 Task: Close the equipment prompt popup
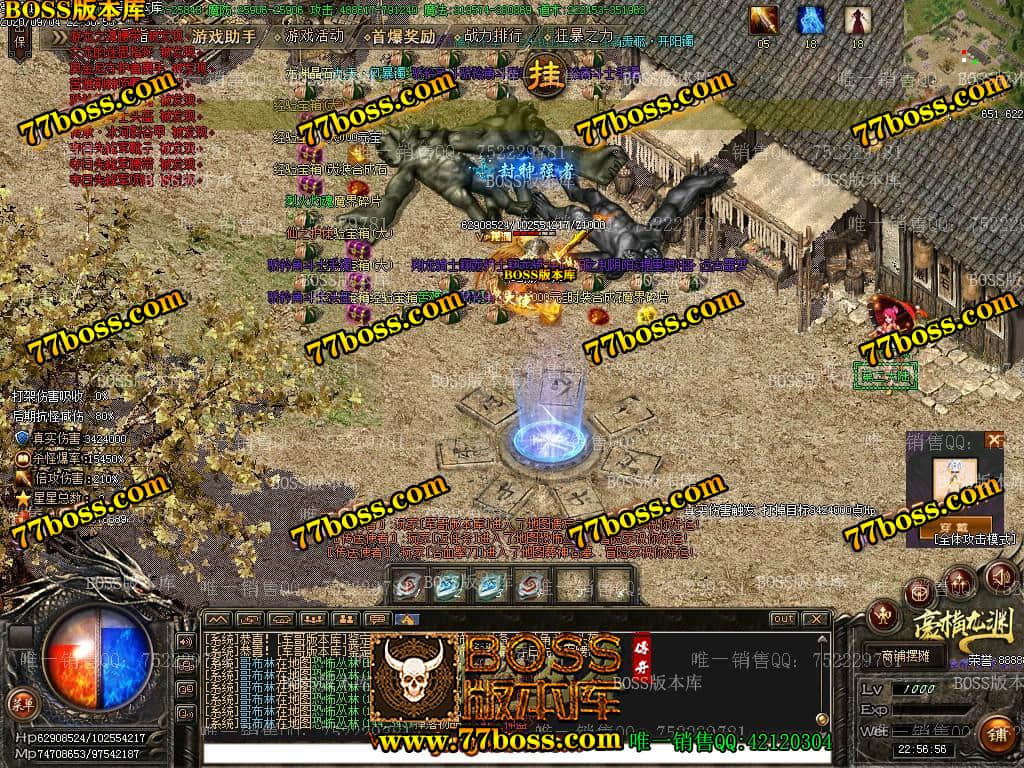click(993, 439)
